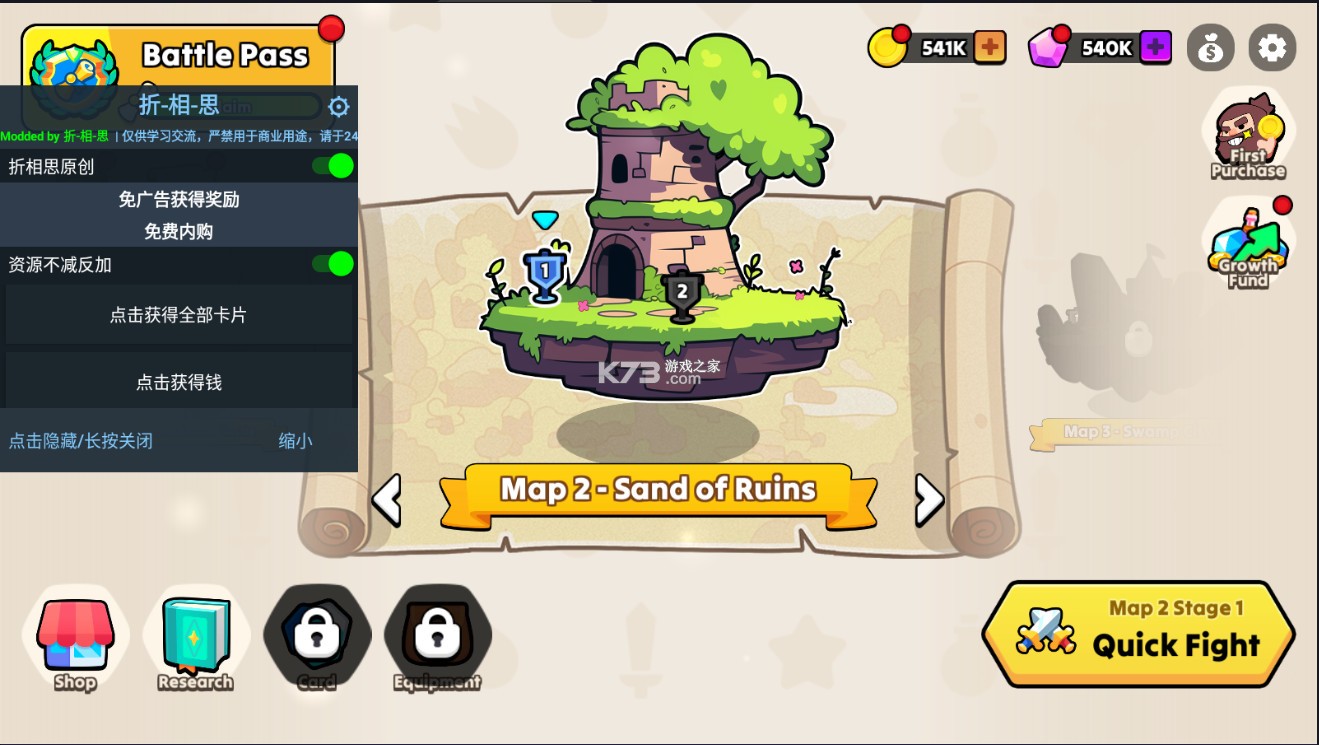1319x745 pixels.
Task: Start Map 2 Stage 1 Quick Fight
Action: 1138,633
